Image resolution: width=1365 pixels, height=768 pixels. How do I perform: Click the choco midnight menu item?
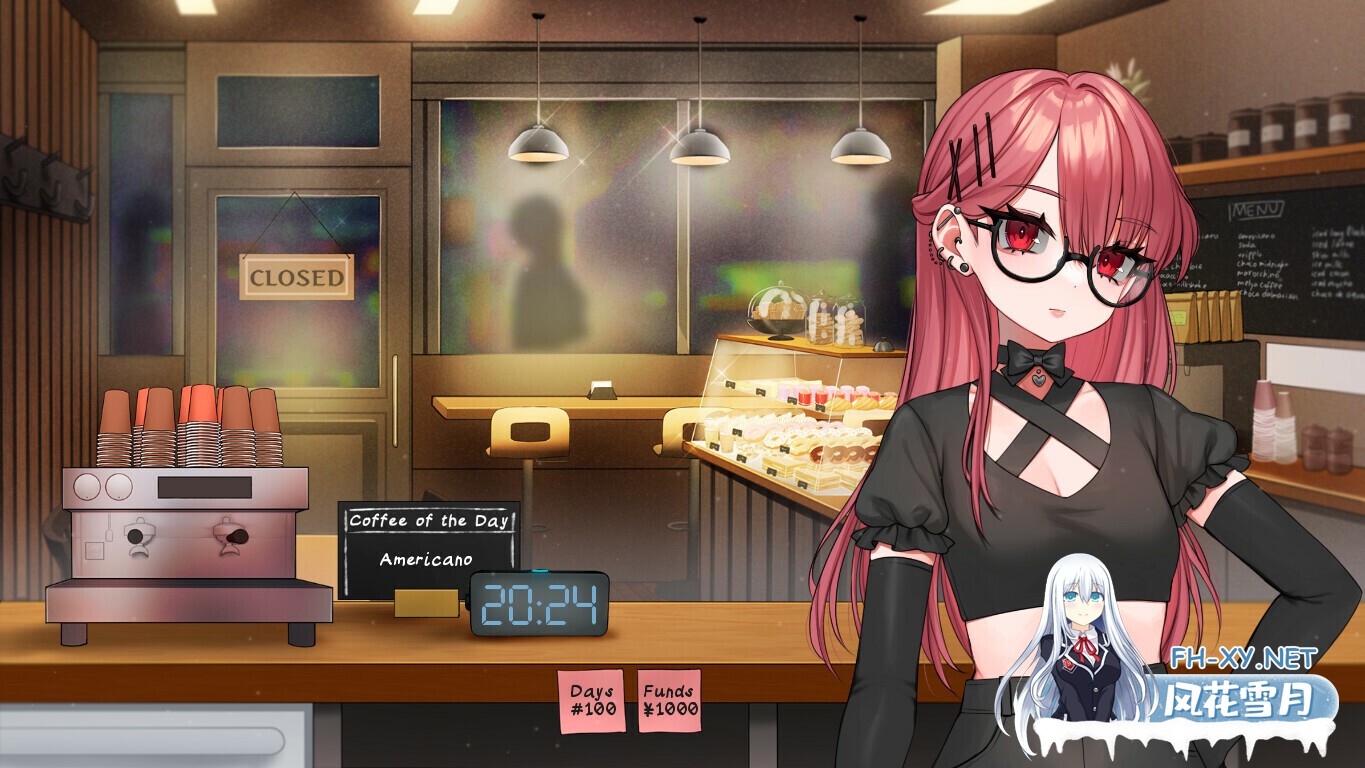1262,264
